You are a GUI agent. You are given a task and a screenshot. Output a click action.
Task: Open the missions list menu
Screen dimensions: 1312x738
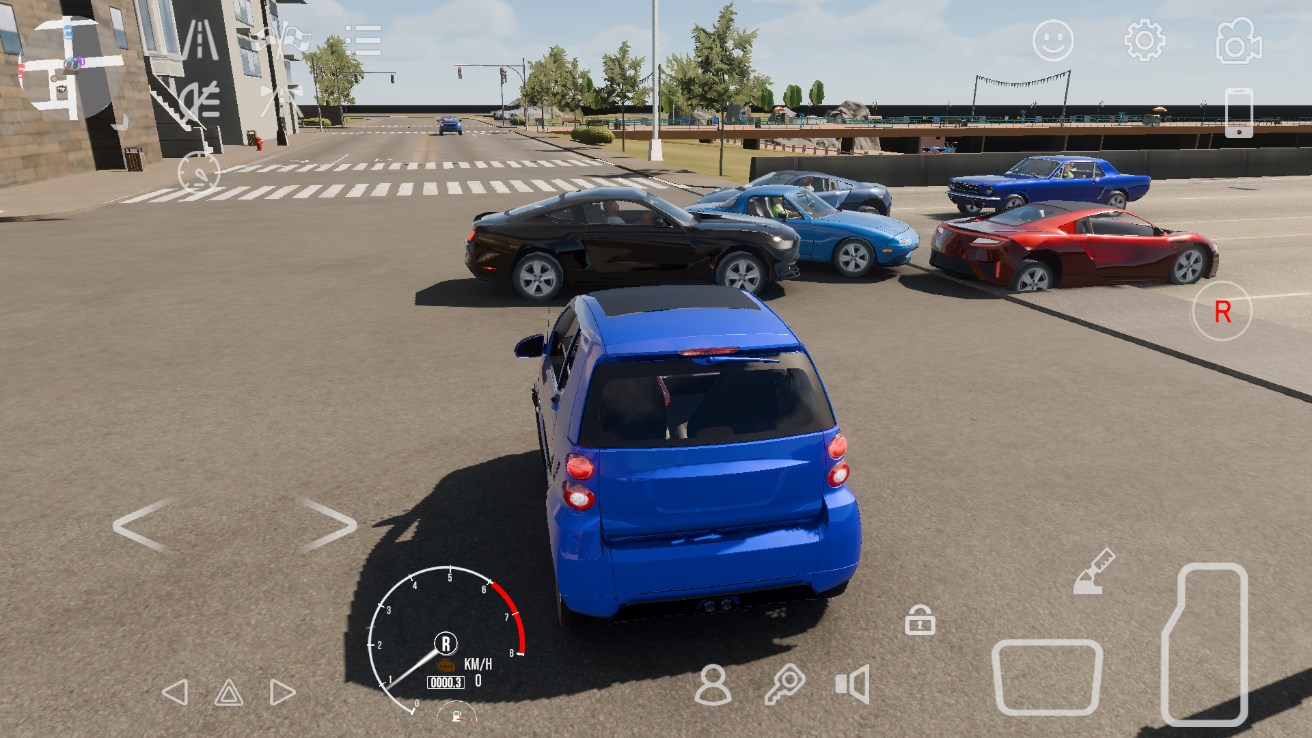tap(362, 38)
